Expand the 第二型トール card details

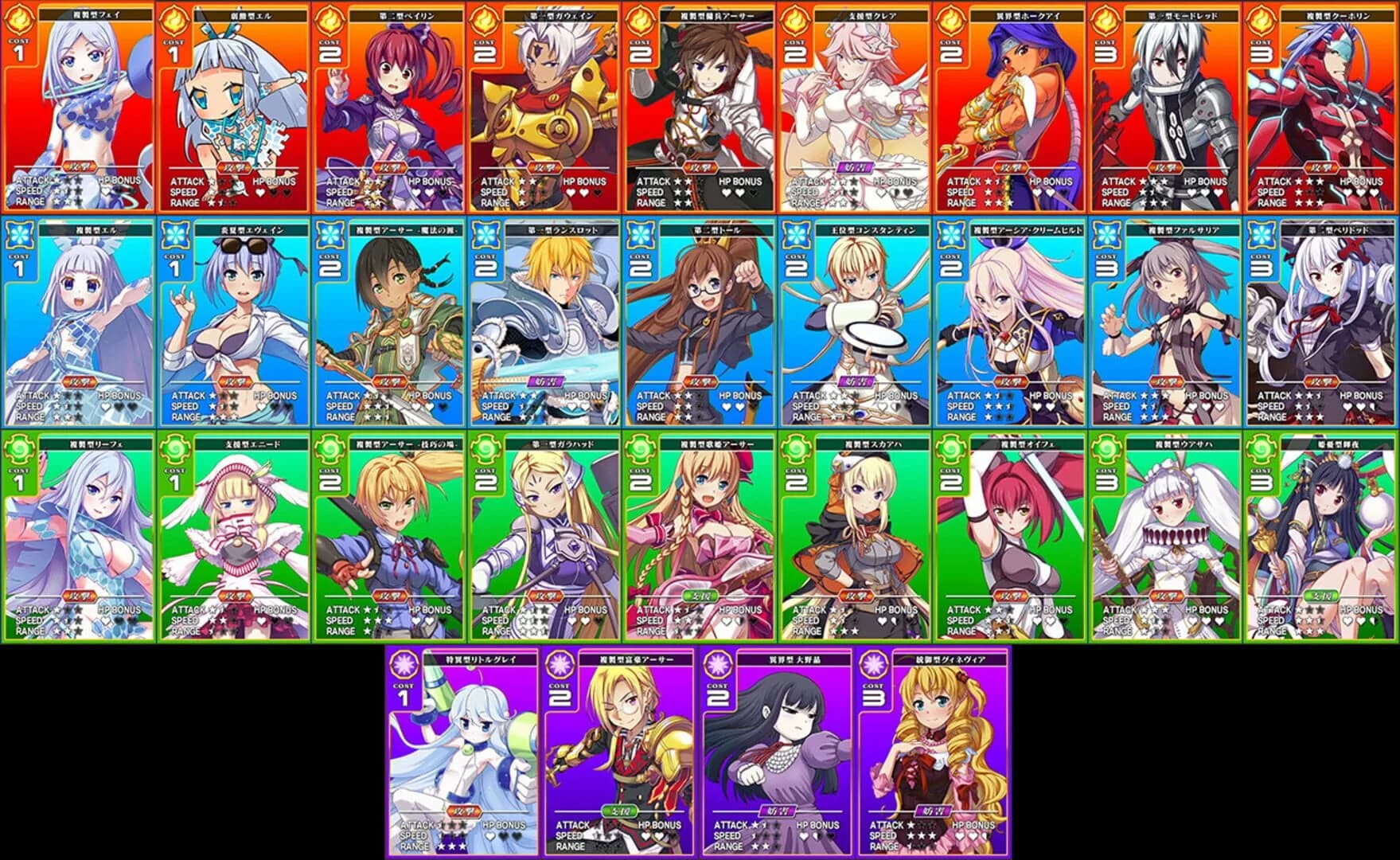700,319
